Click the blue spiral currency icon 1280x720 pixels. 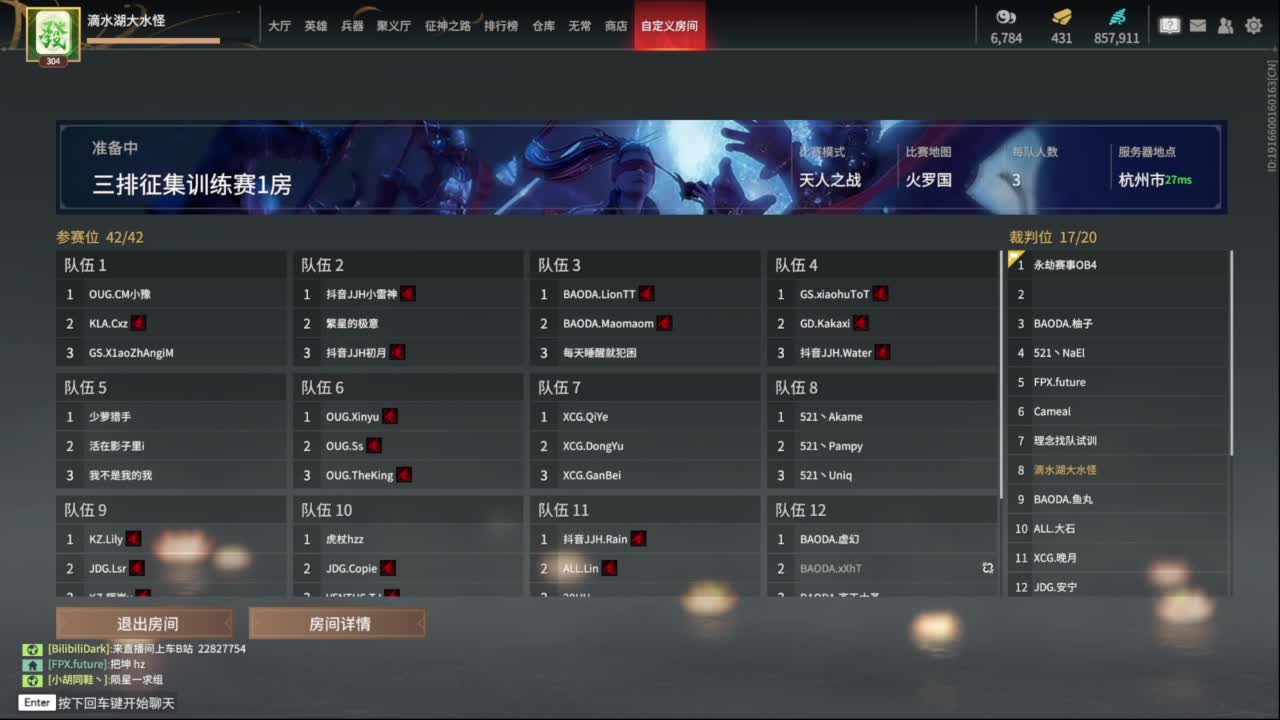pyautogui.click(x=1117, y=18)
